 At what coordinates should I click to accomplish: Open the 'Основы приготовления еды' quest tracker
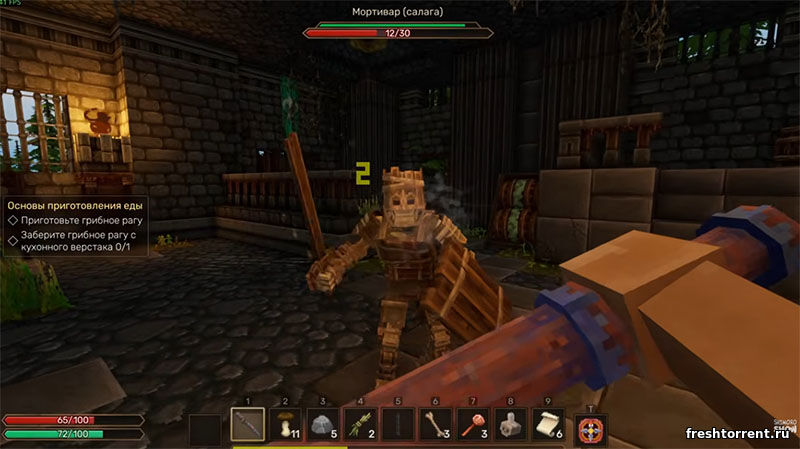tap(74, 202)
